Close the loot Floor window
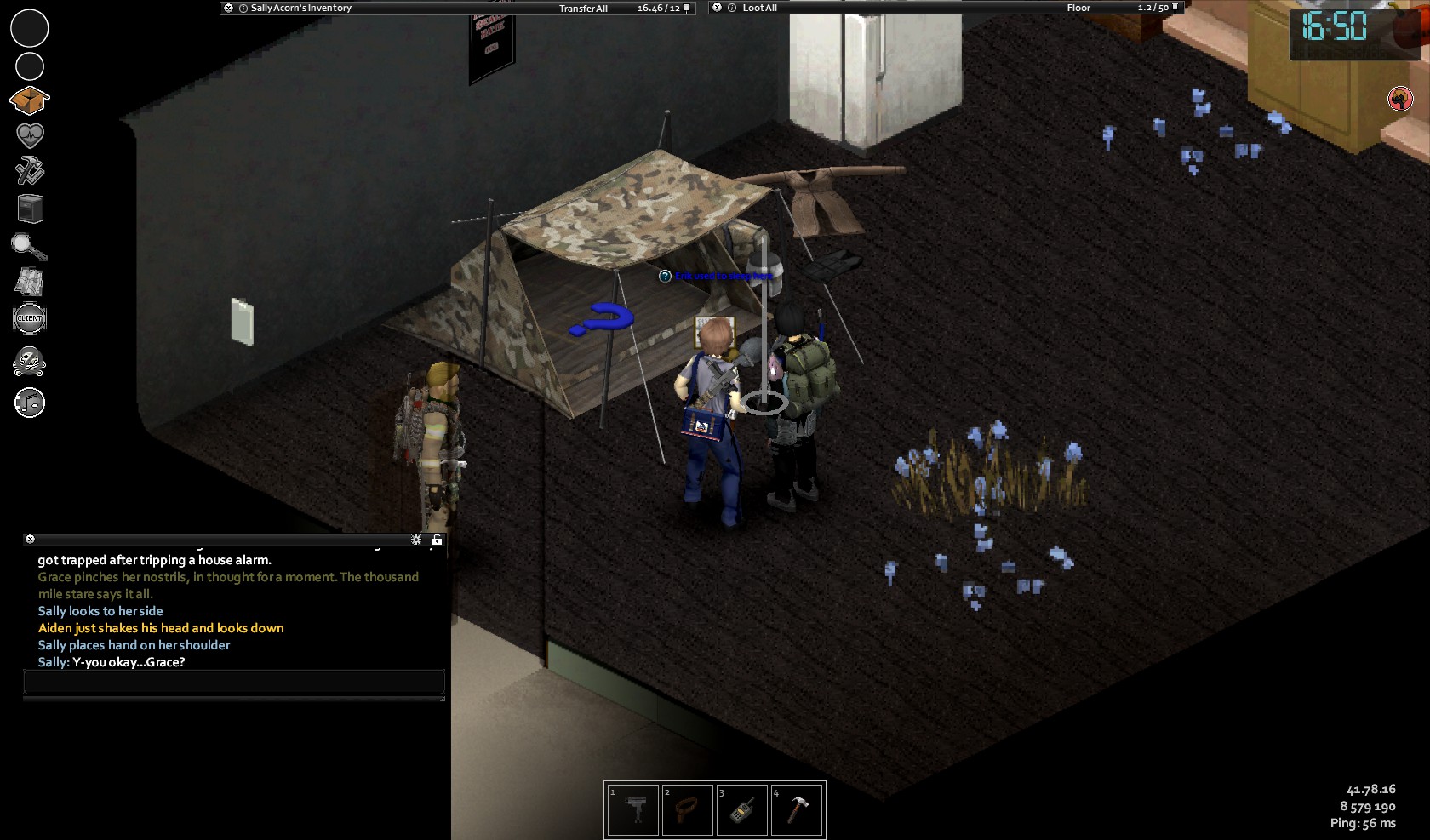The height and width of the screenshot is (840, 1430). pos(717,8)
